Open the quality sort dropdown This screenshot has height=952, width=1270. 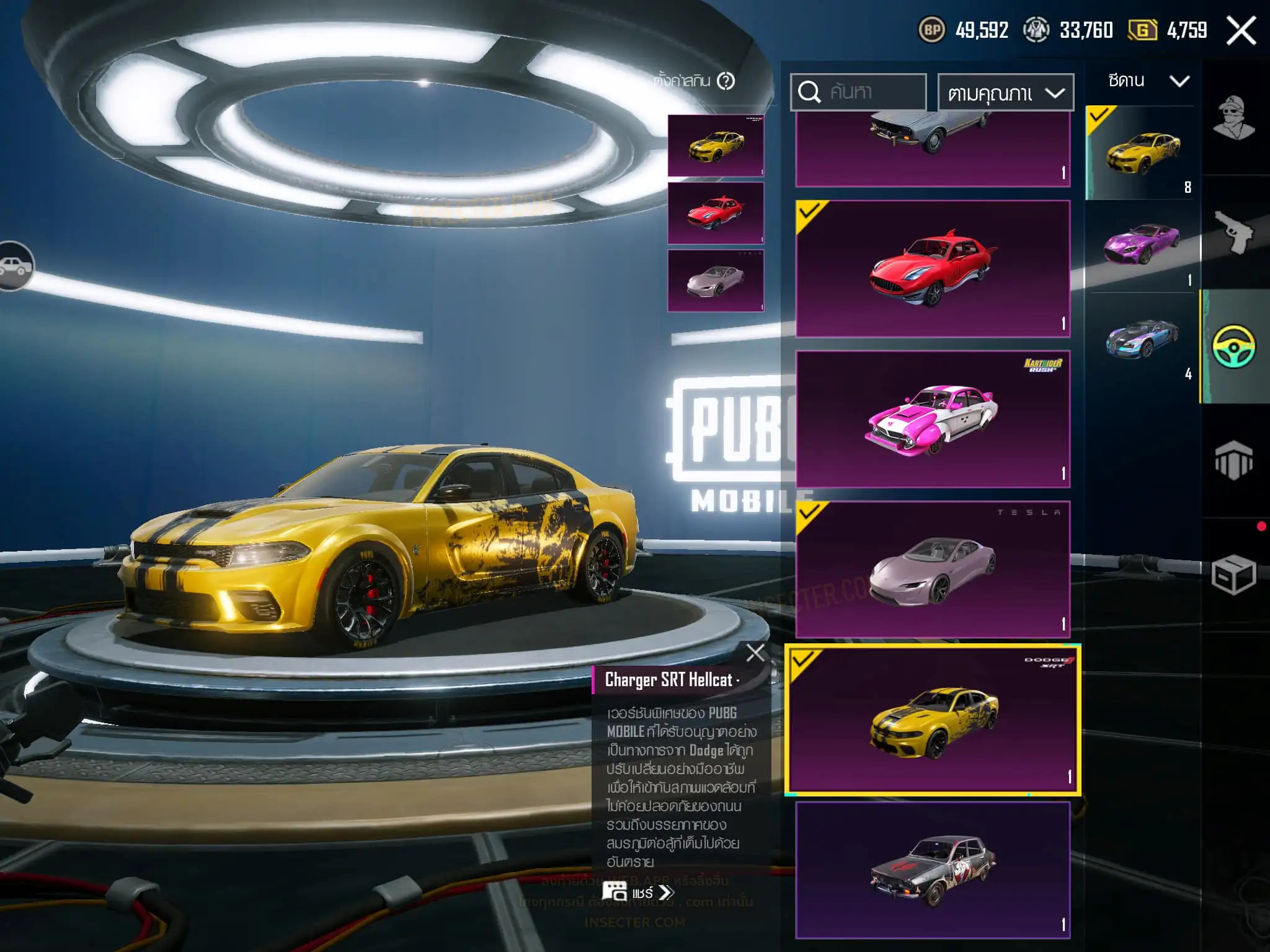click(1005, 93)
